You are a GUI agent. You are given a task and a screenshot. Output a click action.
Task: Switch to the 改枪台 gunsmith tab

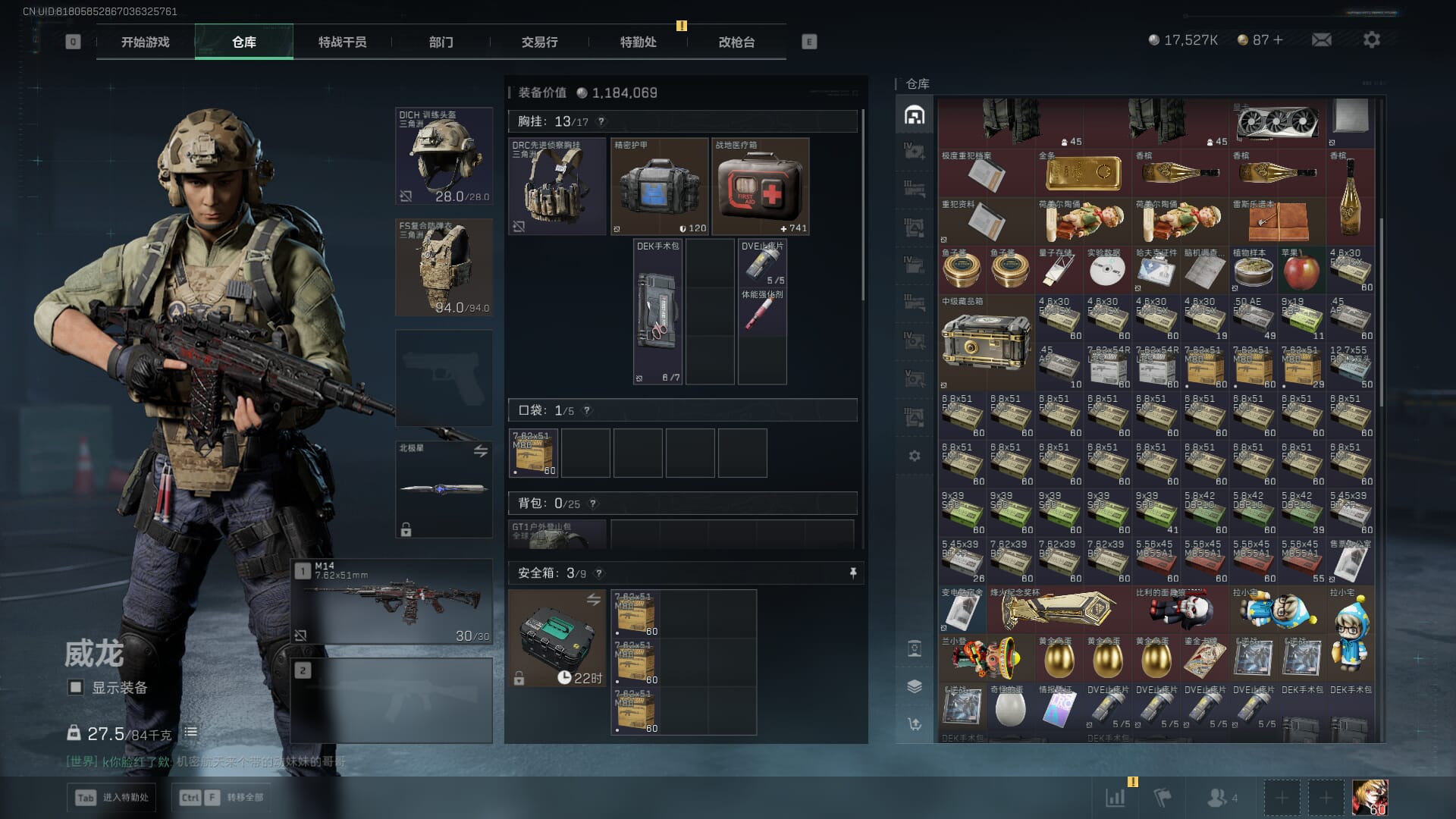(x=736, y=42)
